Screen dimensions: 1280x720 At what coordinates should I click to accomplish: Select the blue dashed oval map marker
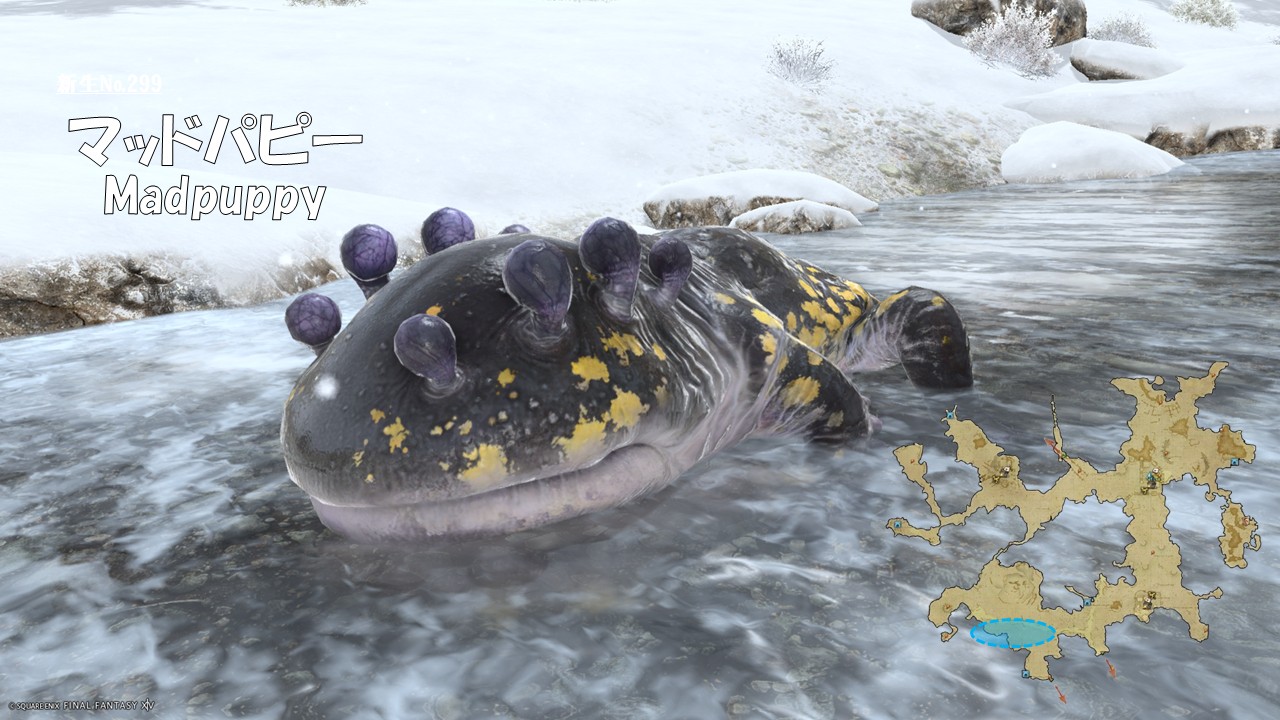(x=1013, y=633)
